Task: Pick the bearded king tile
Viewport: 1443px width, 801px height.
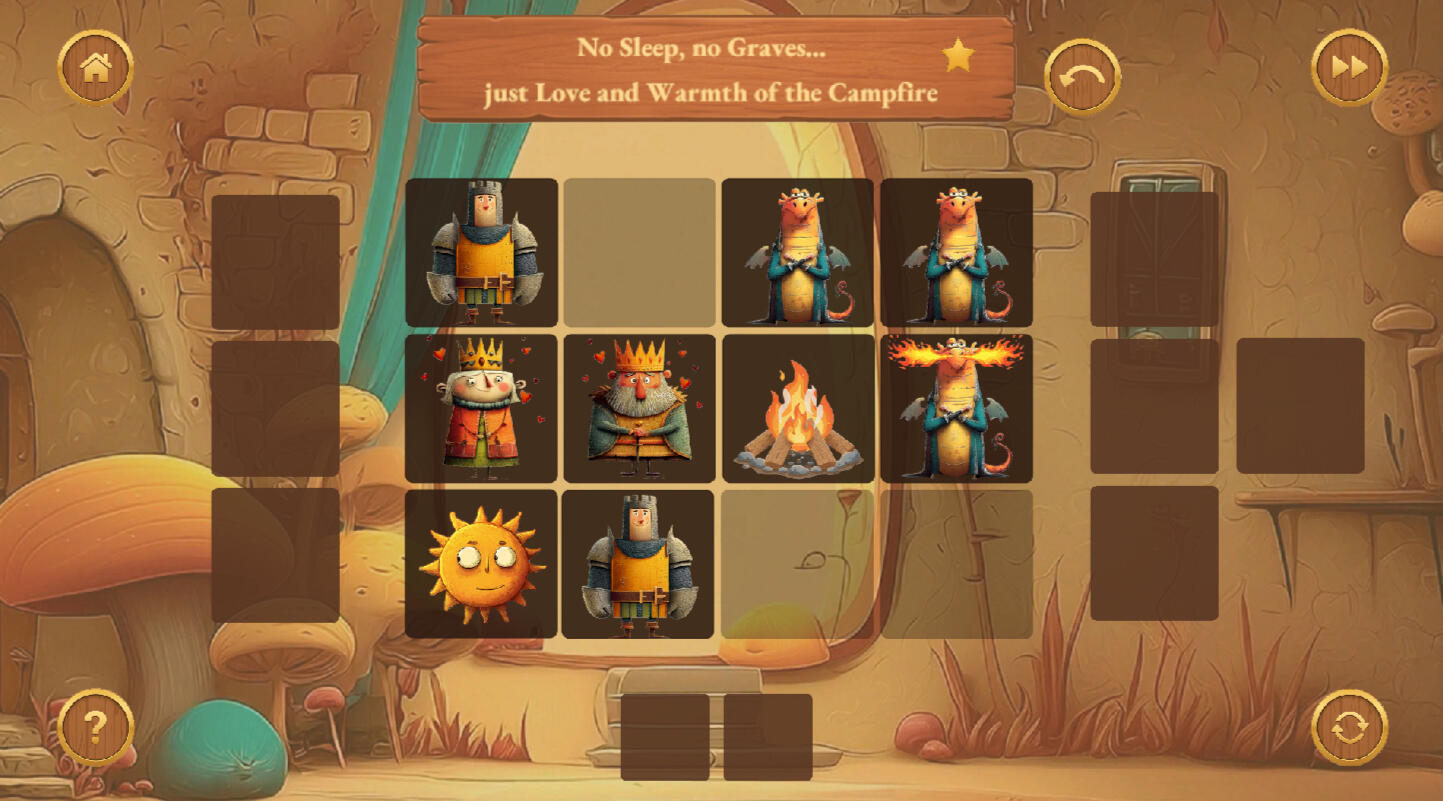Action: (639, 408)
